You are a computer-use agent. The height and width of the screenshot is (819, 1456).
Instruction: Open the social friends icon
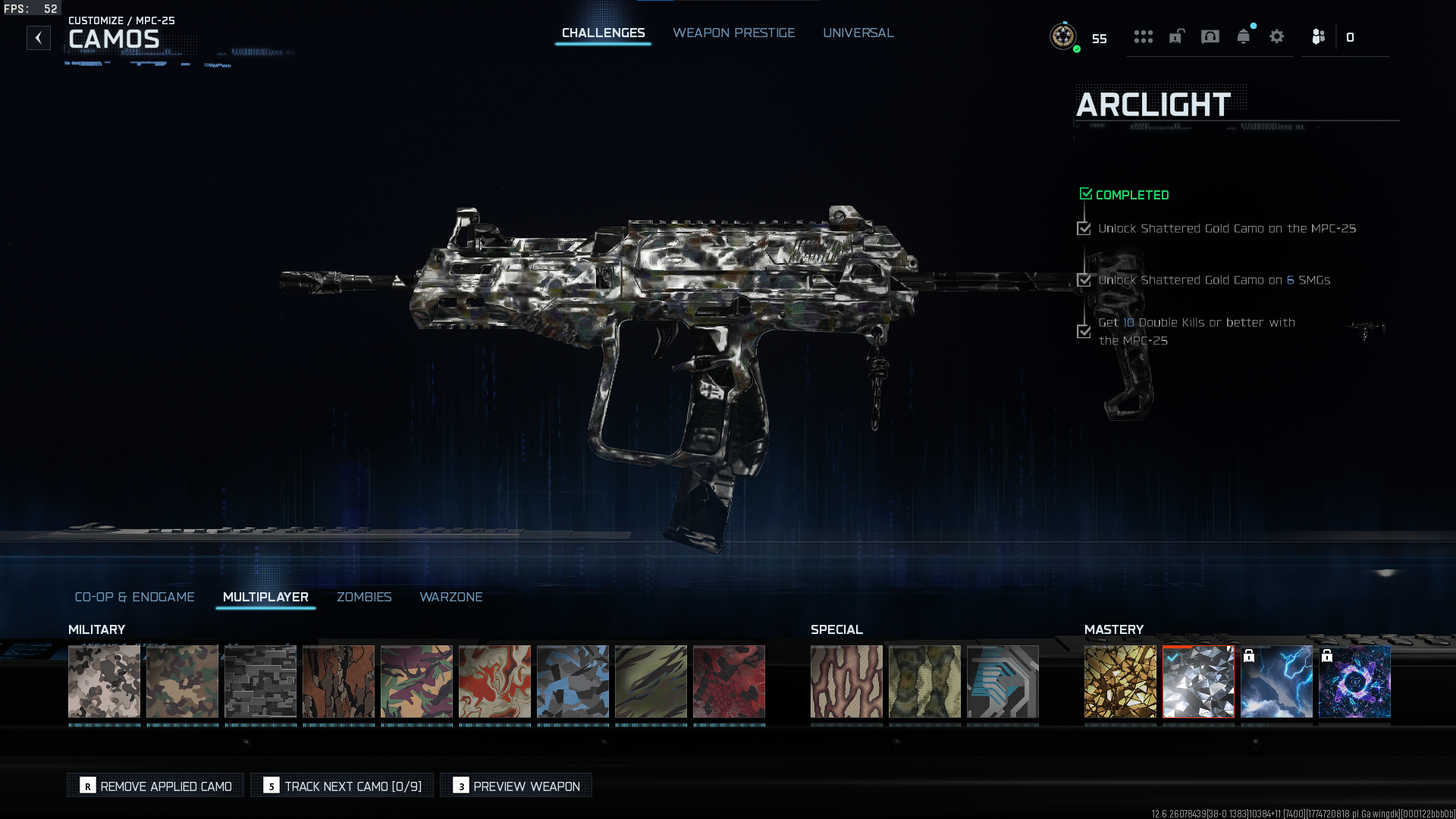[1319, 36]
